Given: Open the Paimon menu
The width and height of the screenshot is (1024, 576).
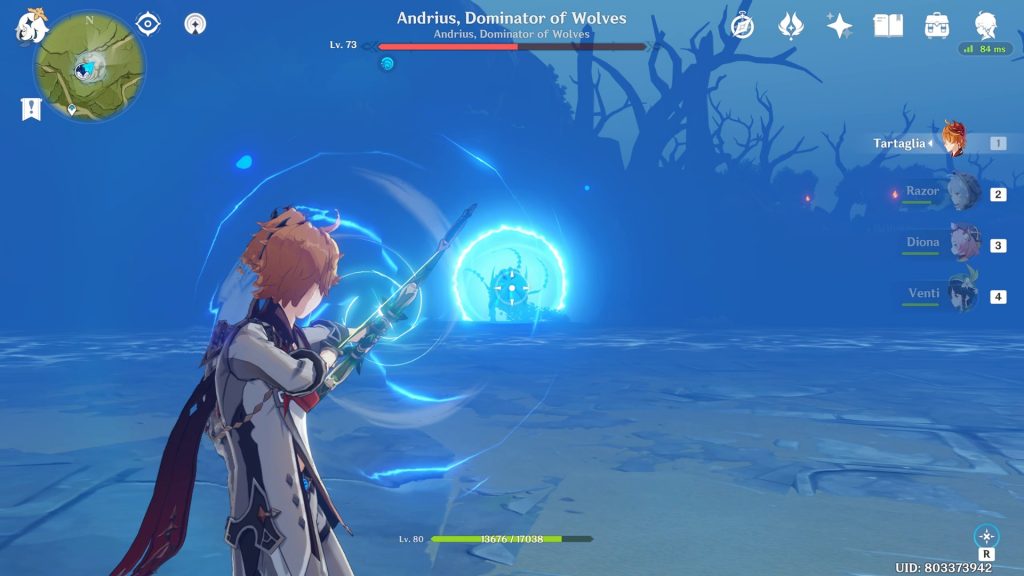Looking at the screenshot, I should [31, 27].
